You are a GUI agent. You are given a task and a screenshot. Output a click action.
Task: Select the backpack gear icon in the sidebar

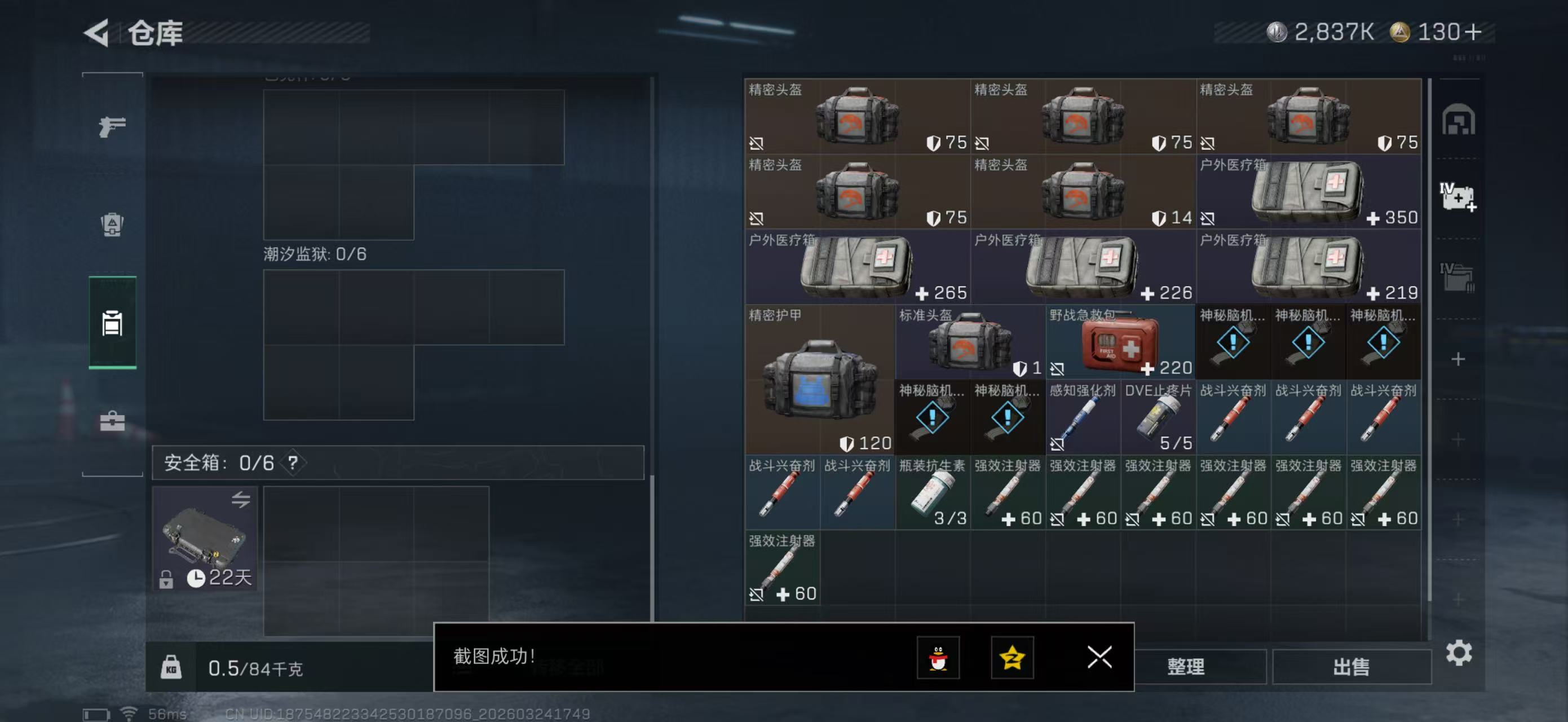point(112,225)
